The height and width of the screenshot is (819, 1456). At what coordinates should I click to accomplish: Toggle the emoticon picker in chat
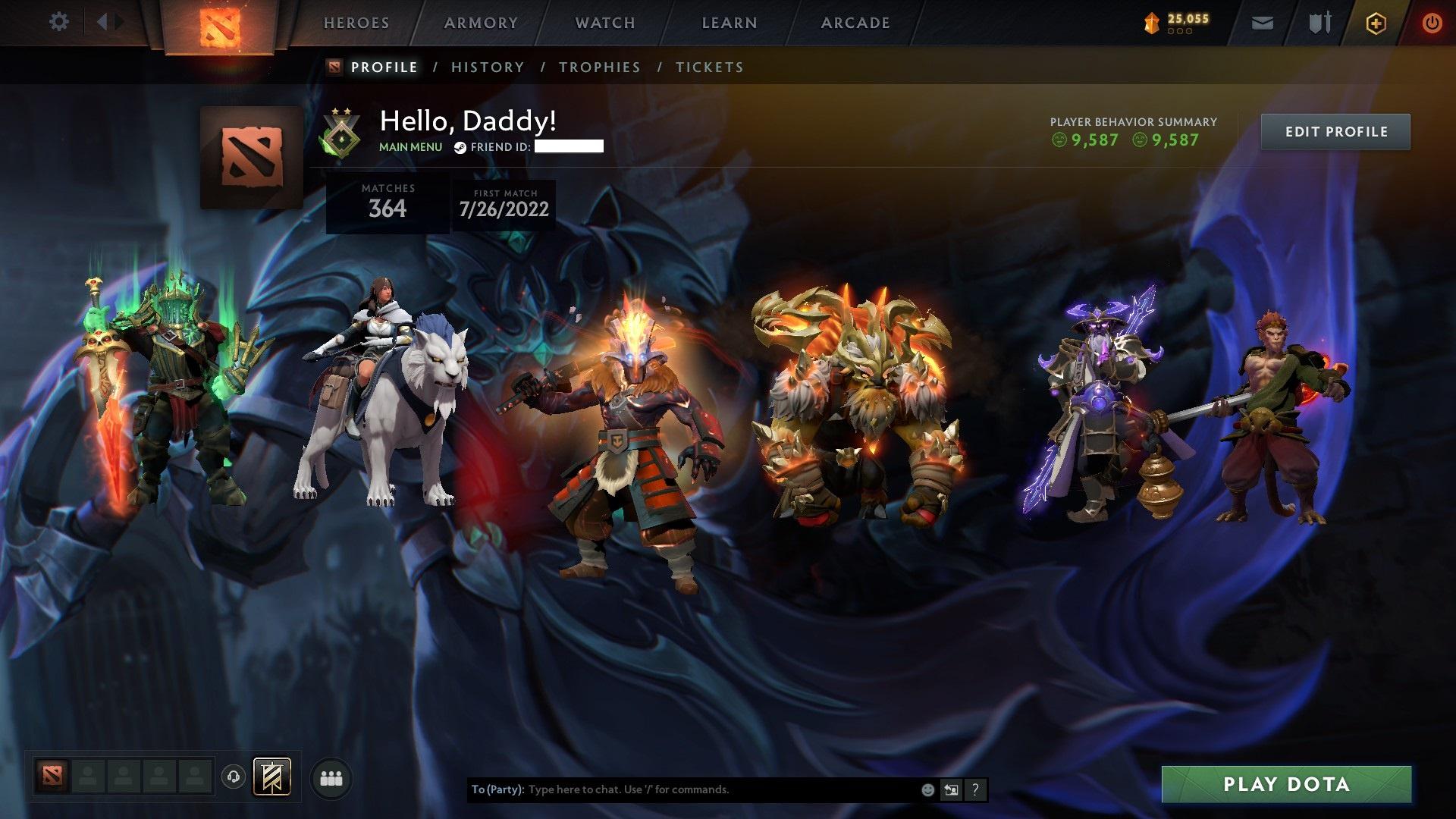[927, 789]
